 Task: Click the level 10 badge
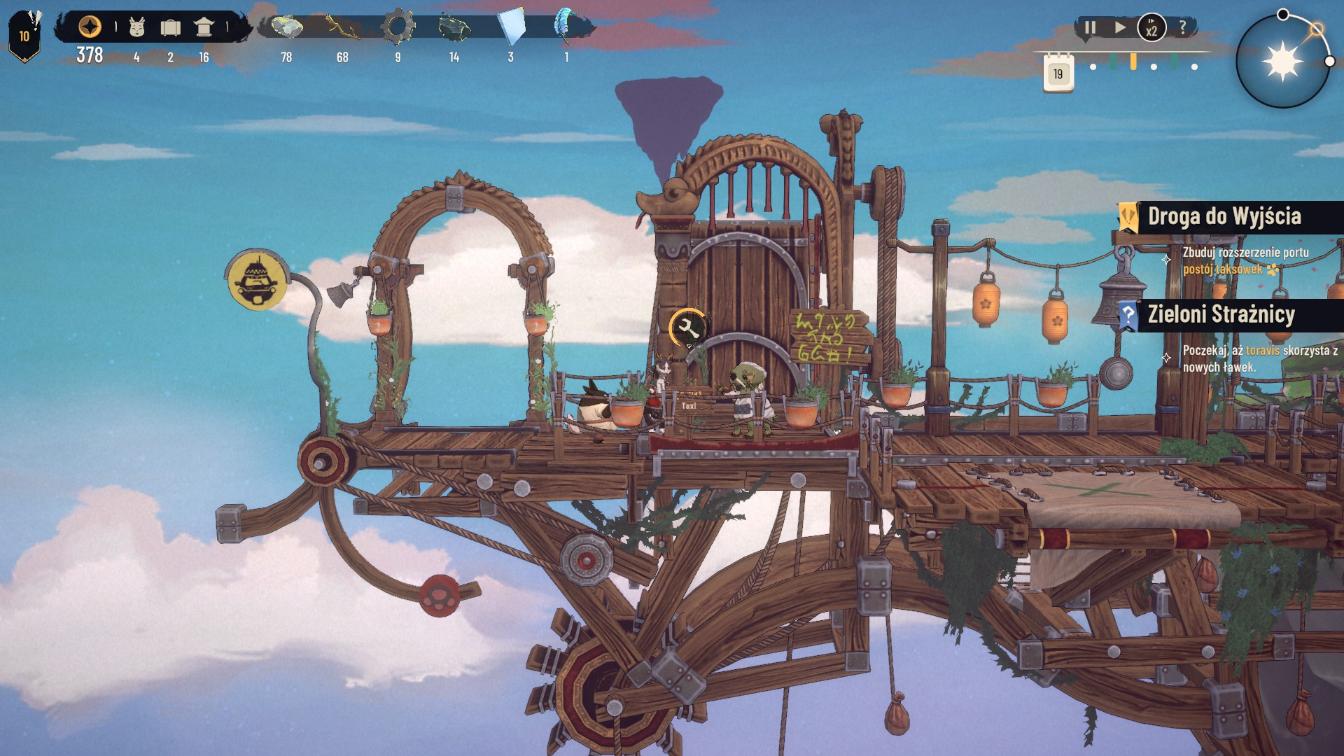click(x=24, y=37)
